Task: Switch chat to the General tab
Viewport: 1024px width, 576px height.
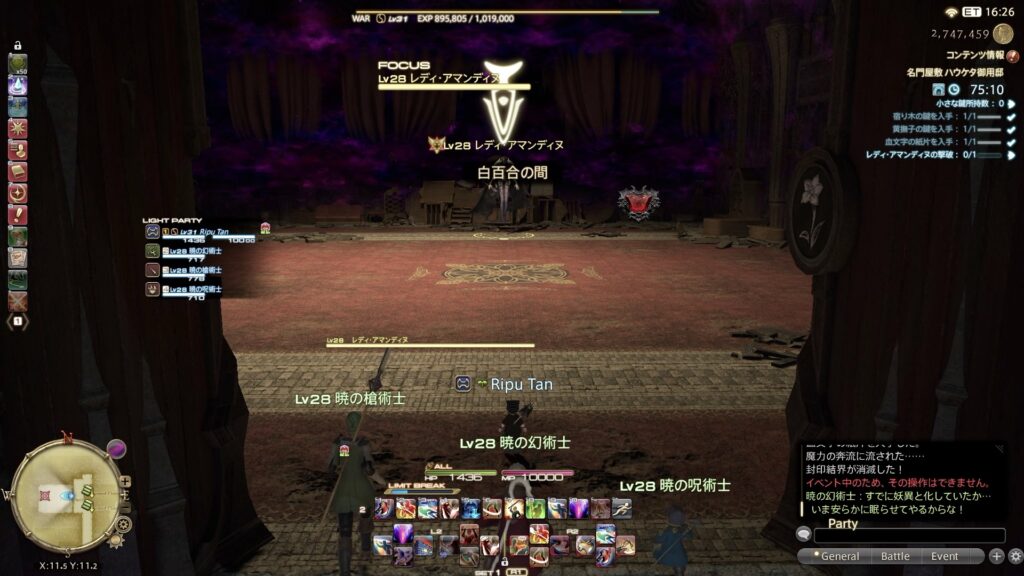Action: point(839,556)
